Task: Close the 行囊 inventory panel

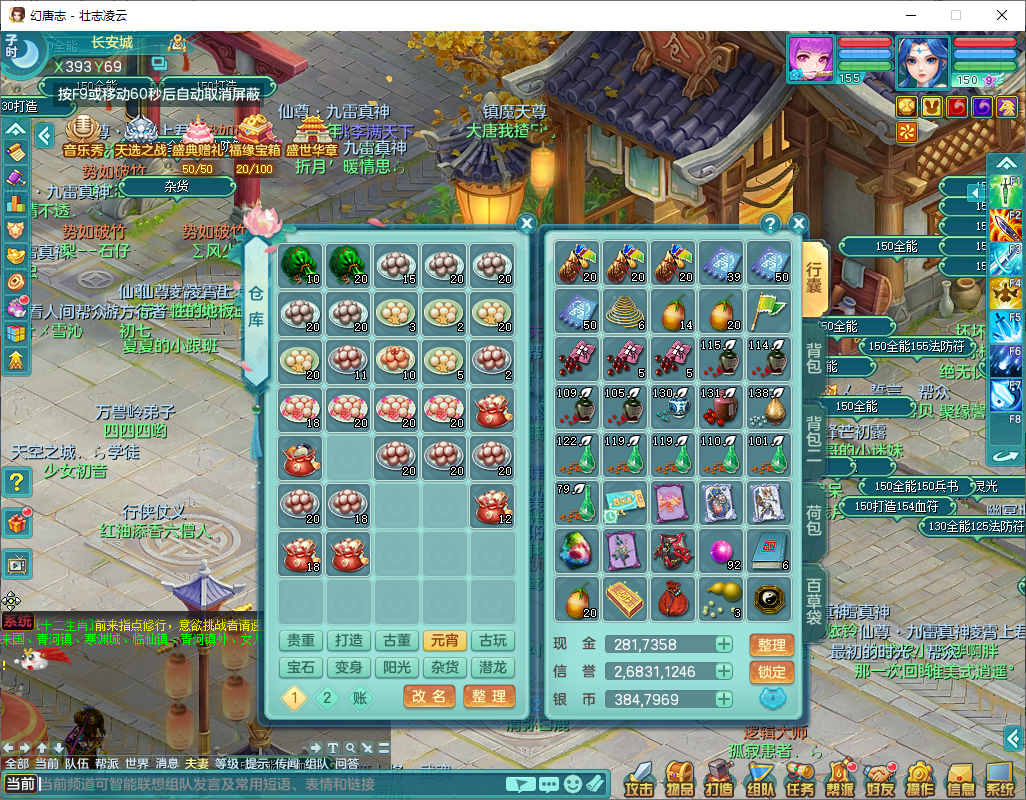Action: [798, 223]
